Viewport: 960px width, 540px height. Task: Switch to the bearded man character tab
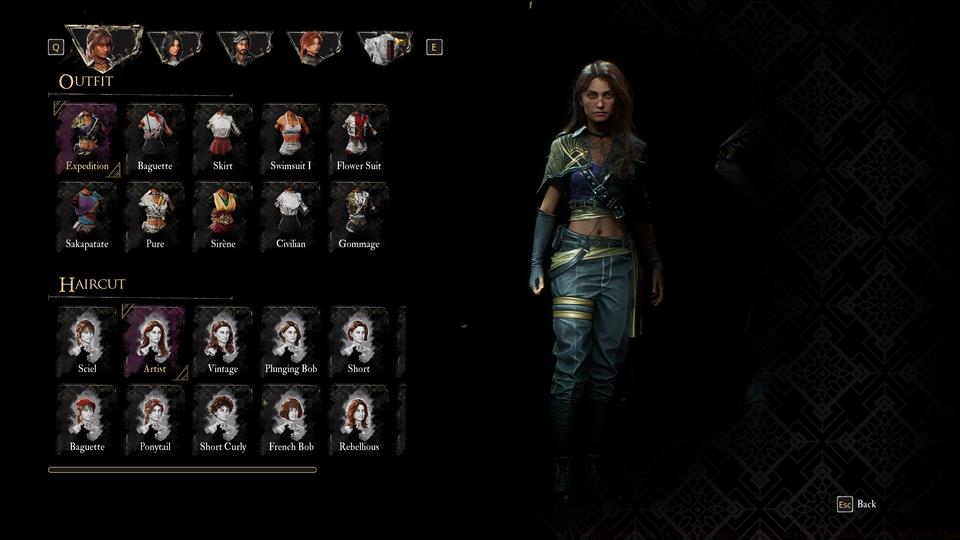tap(244, 46)
